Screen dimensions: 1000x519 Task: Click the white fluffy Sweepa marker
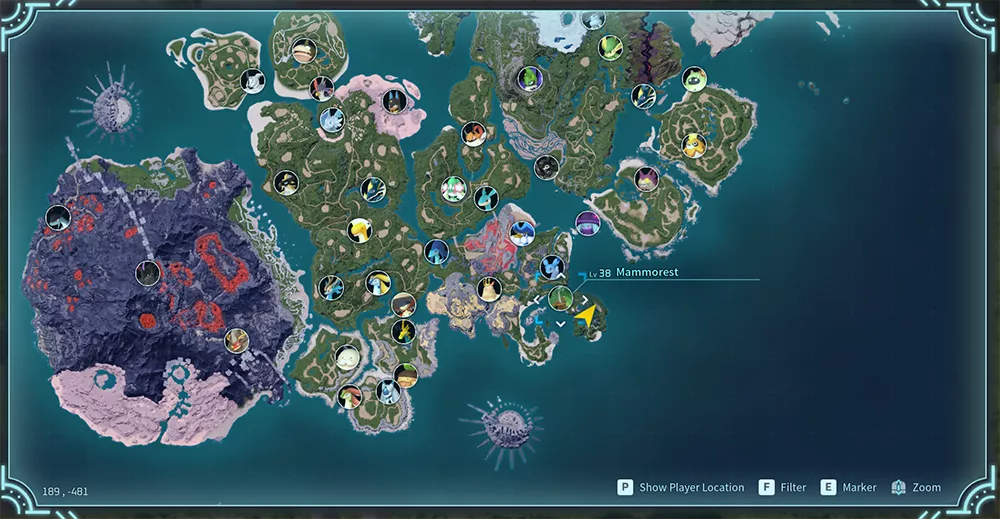(347, 357)
